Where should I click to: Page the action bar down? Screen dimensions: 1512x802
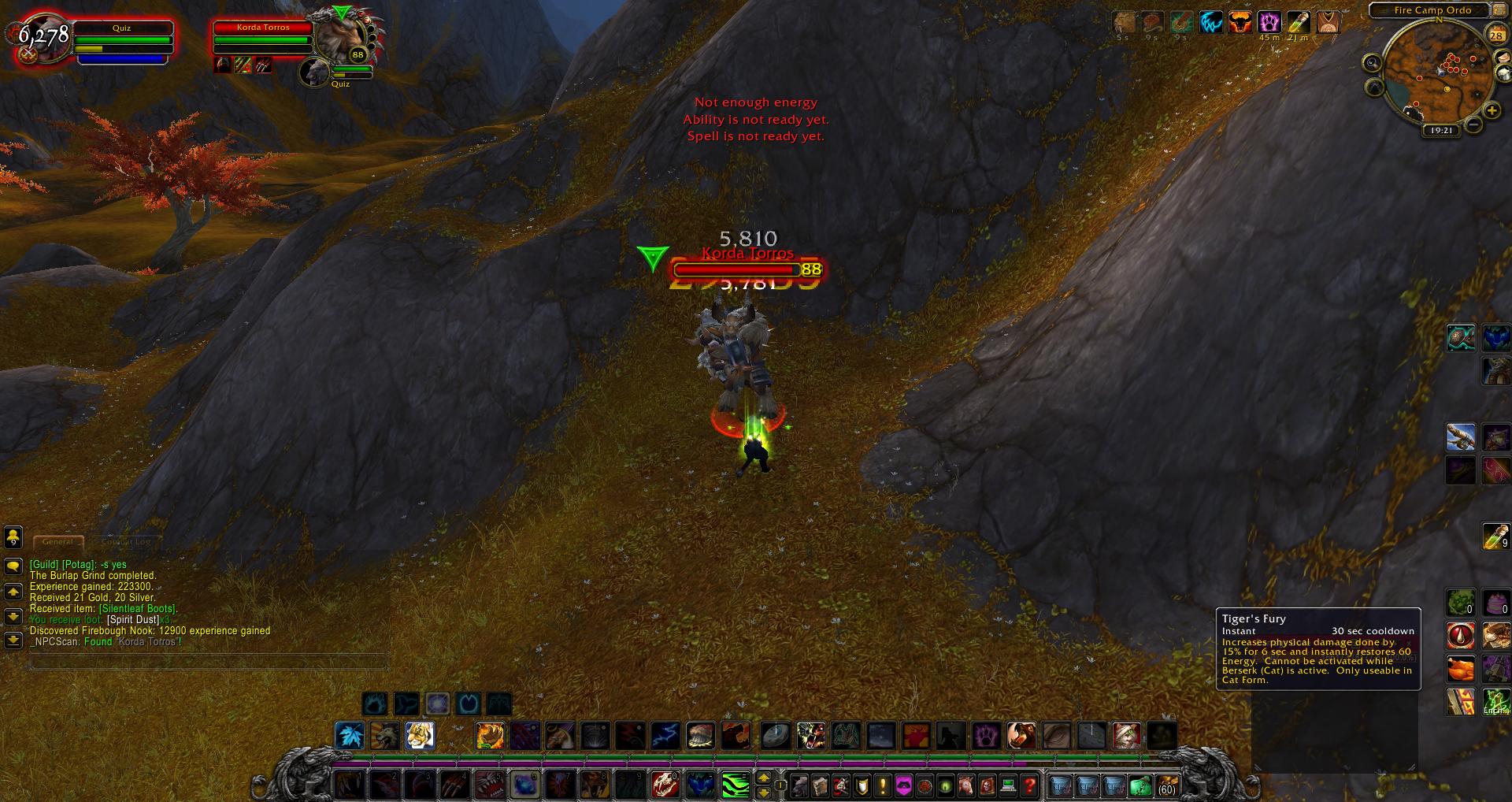[x=763, y=792]
